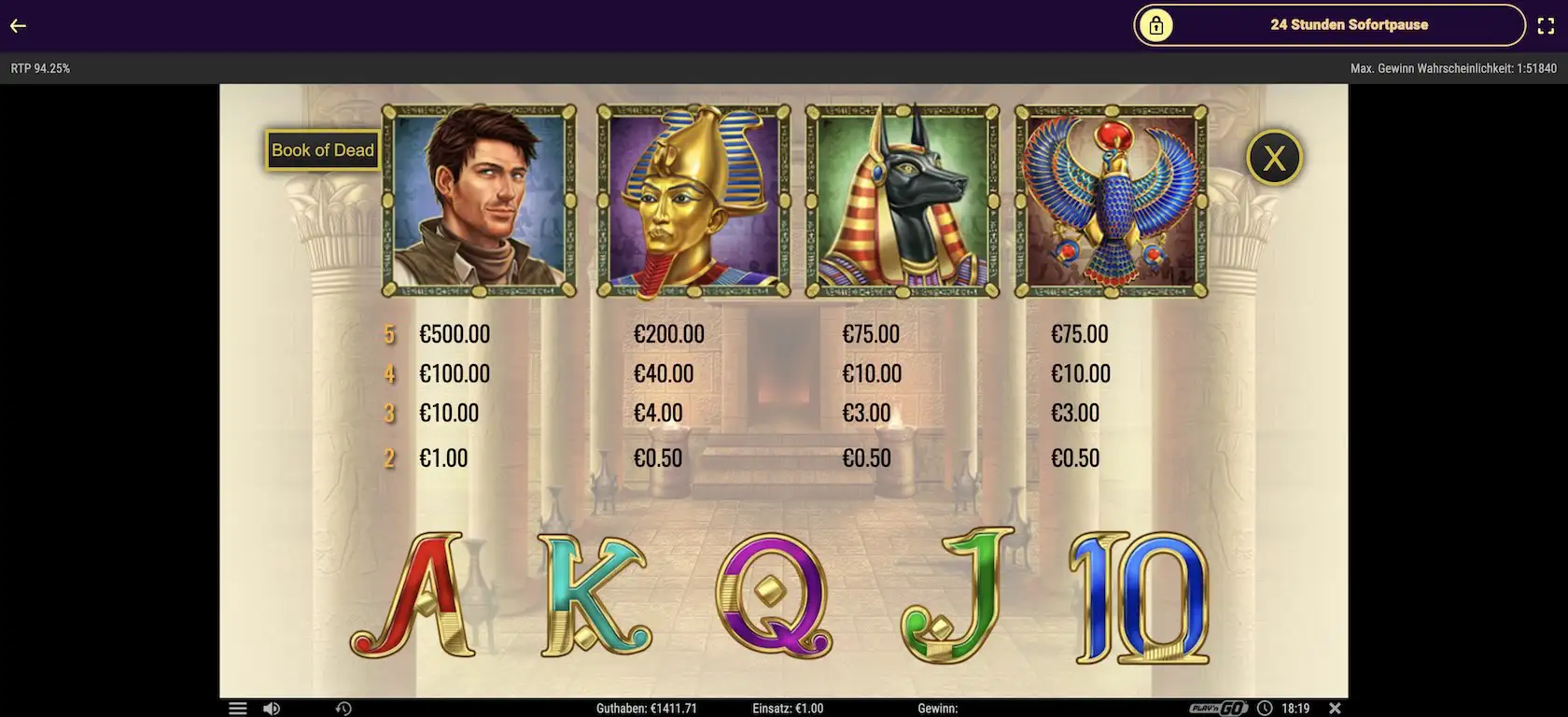The image size is (1568, 717).
Task: Close the paytable with the X button
Action: [1274, 158]
